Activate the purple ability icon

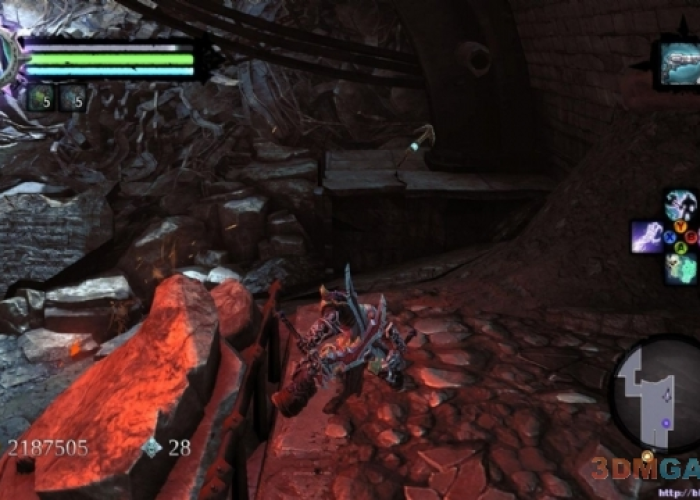coord(646,237)
